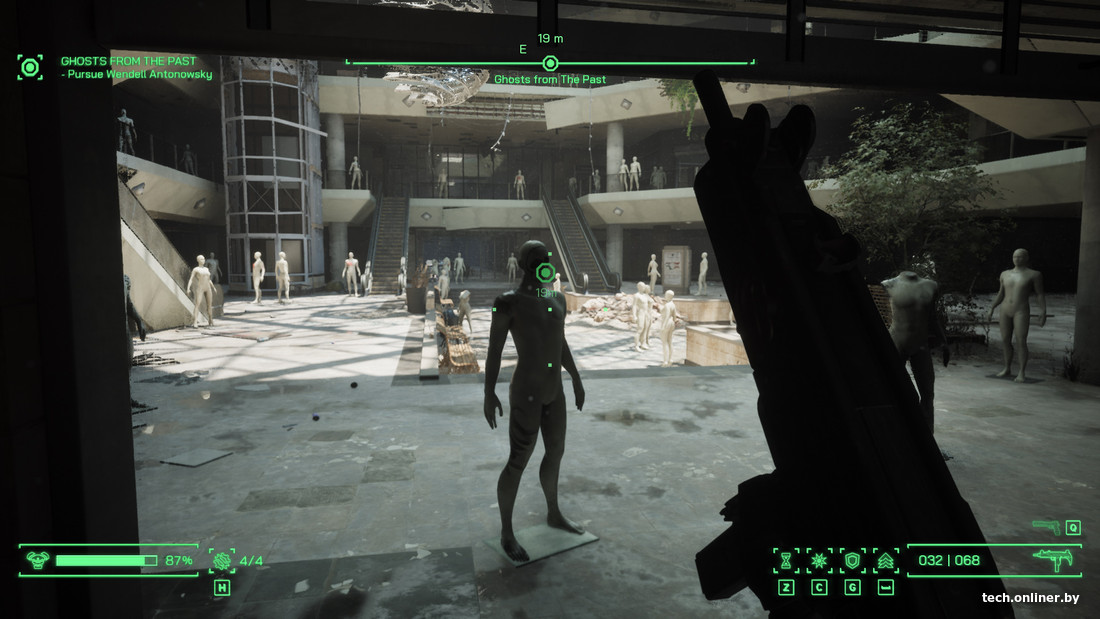The image size is (1100, 619).
Task: Activate the shield ability icon
Action: (x=852, y=560)
